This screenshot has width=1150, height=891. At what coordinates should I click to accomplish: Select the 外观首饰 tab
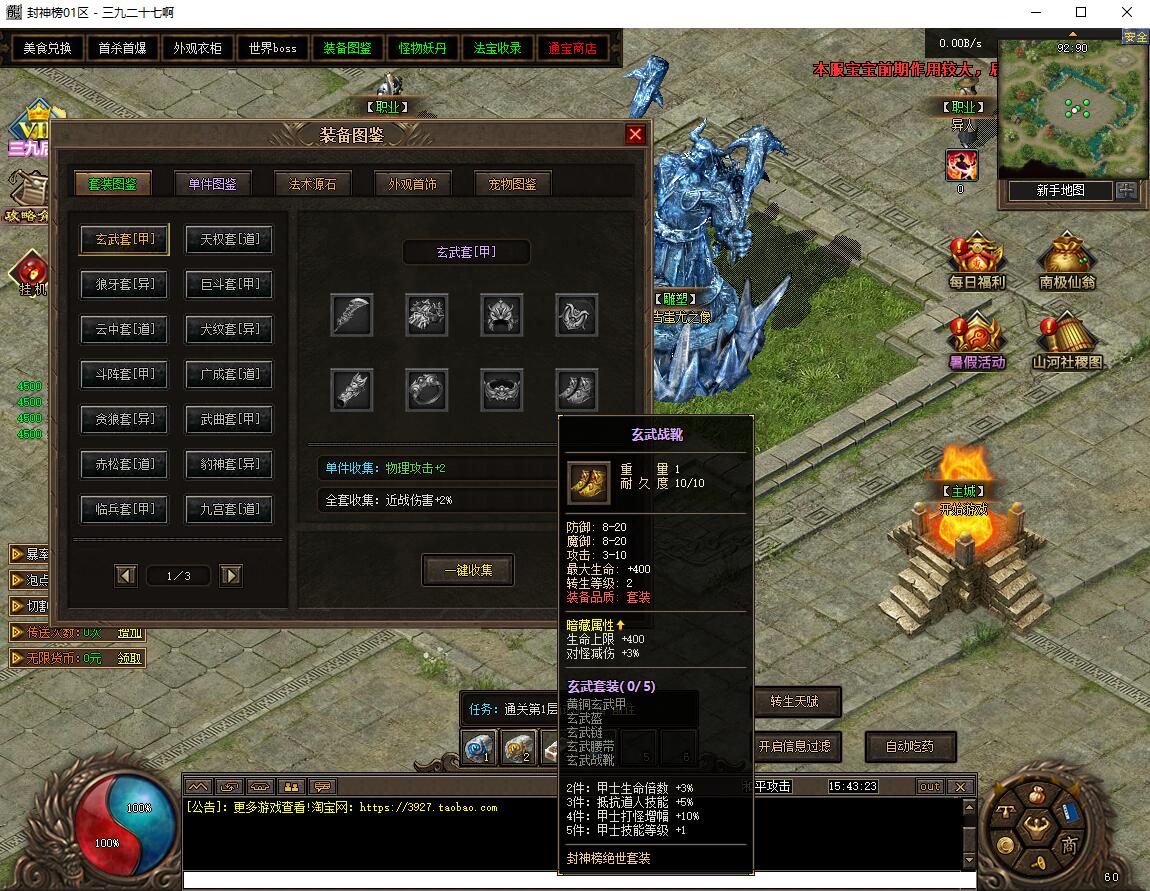tap(412, 184)
